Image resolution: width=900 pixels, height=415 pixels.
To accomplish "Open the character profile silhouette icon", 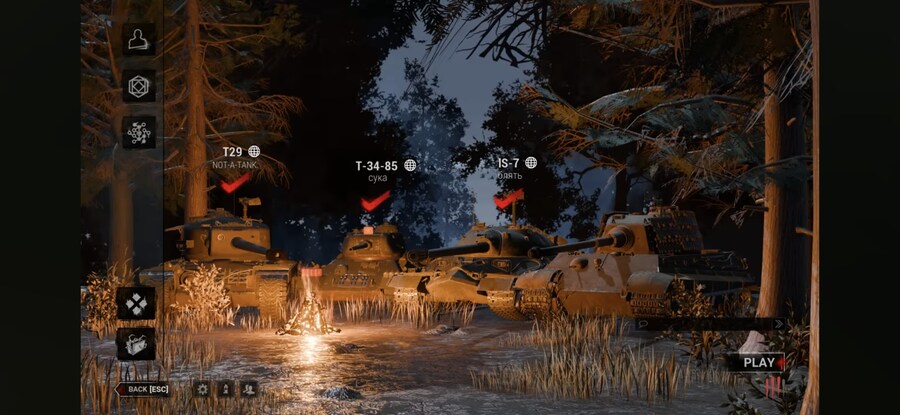I will coord(139,39).
